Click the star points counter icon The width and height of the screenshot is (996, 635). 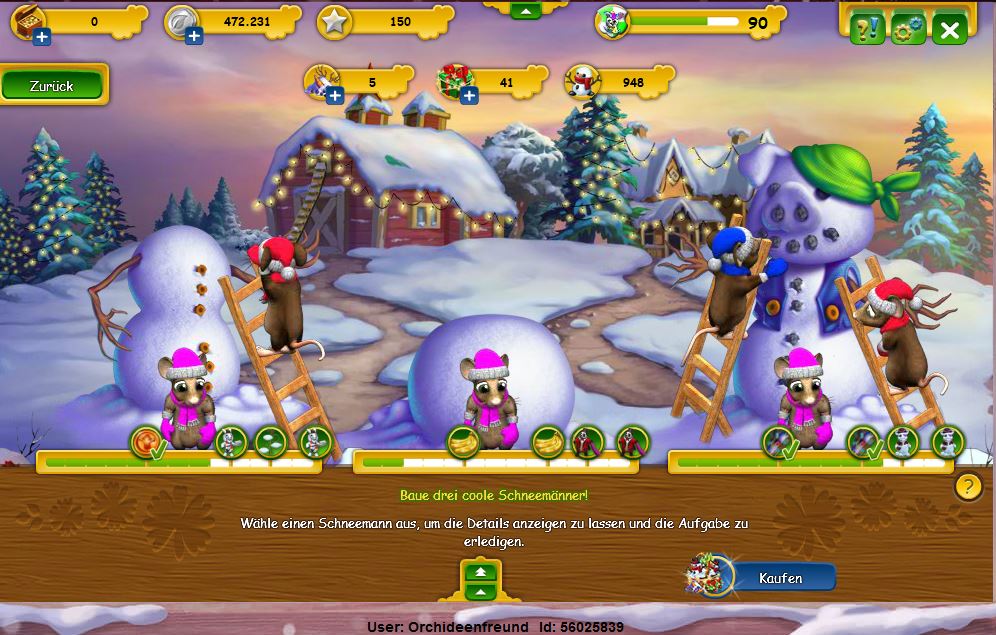[x=333, y=22]
